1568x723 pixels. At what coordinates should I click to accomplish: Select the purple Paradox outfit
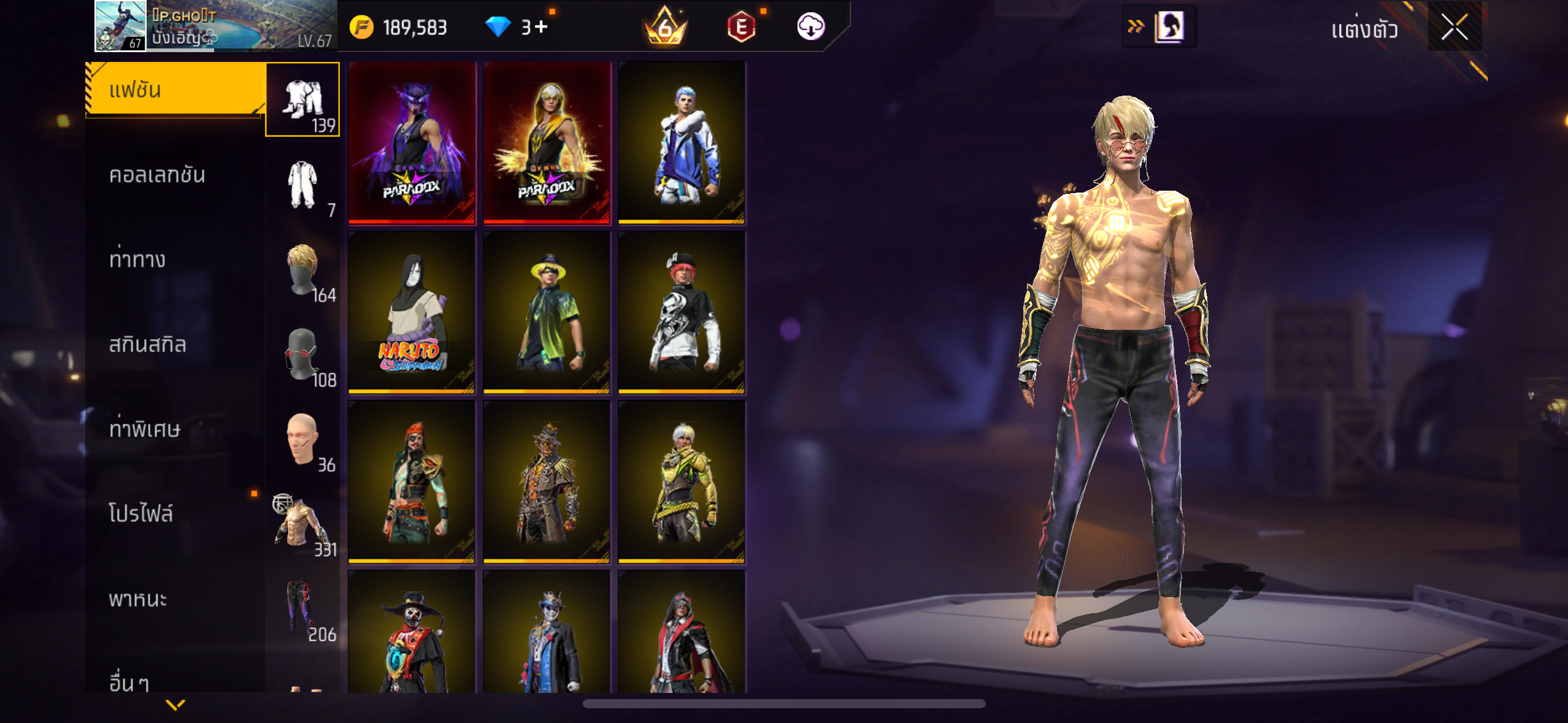click(412, 143)
